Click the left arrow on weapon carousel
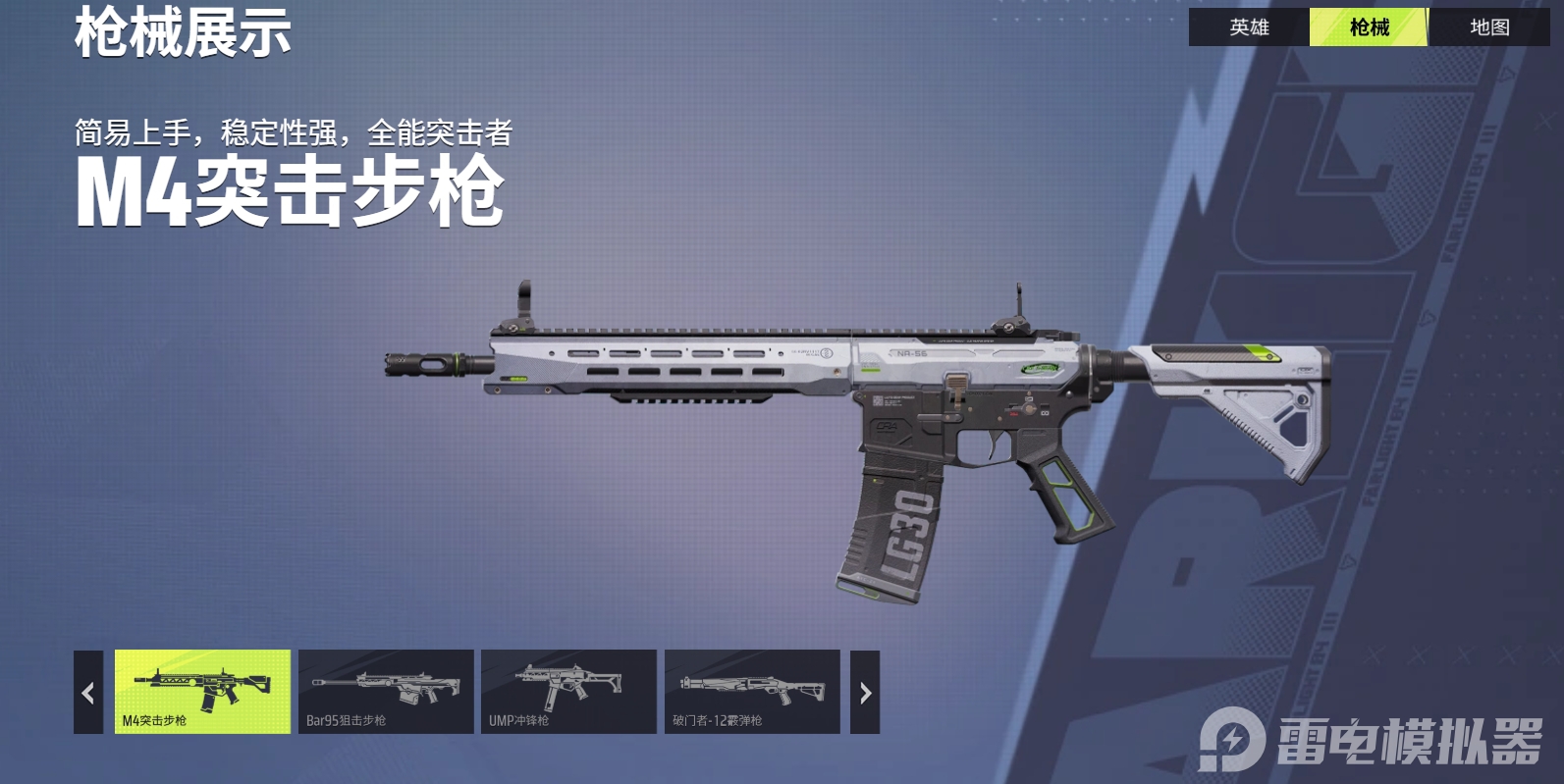1564x784 pixels. click(x=86, y=692)
